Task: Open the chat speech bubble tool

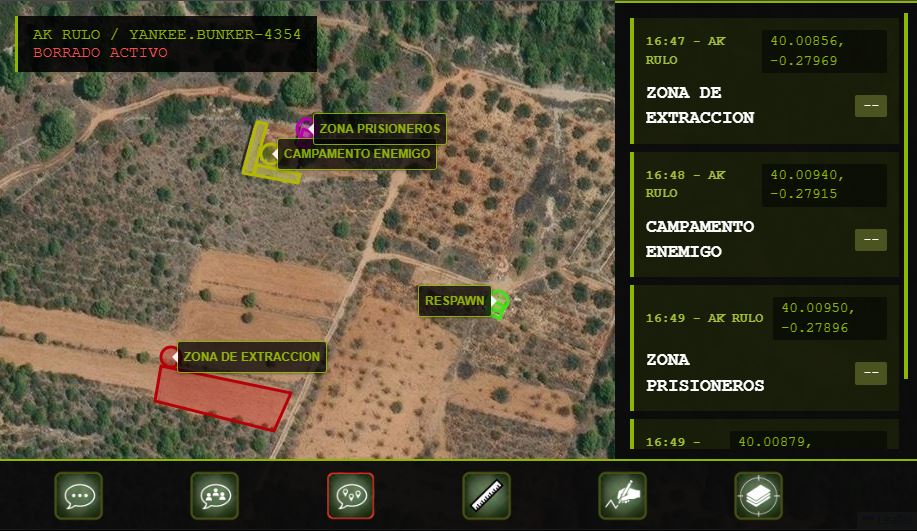Action: pos(78,495)
